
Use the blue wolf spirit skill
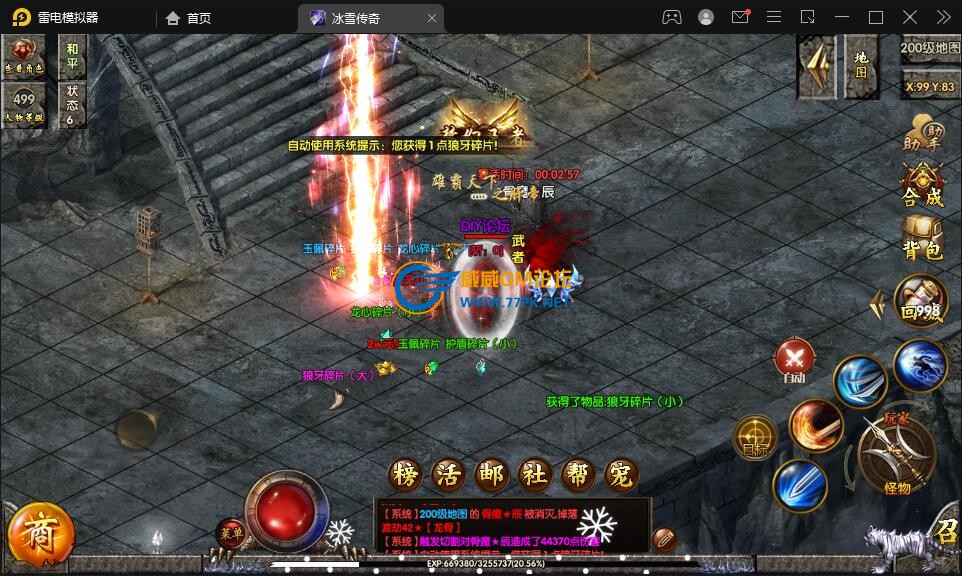[920, 366]
